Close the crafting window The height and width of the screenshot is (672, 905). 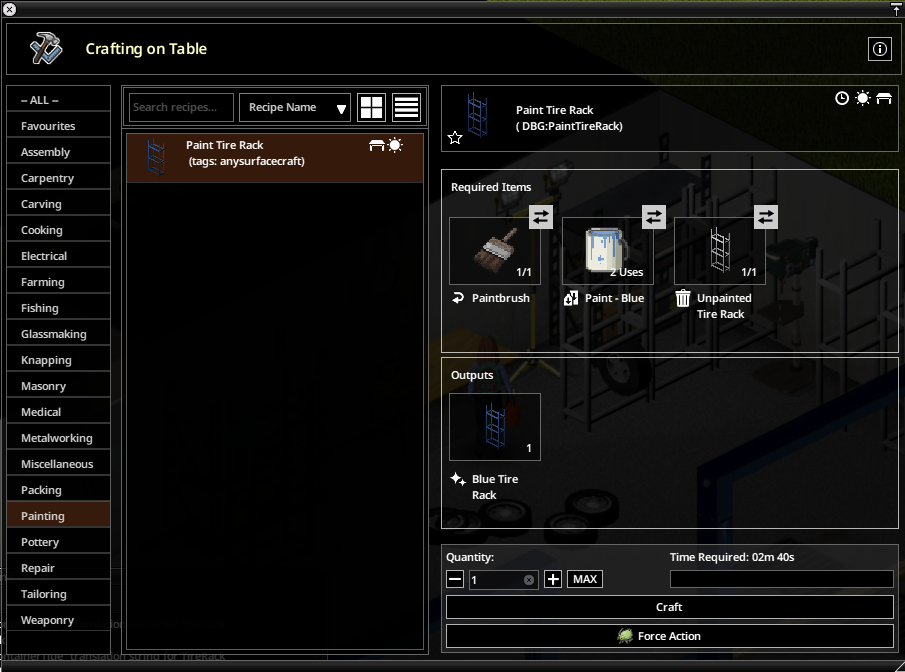coord(10,9)
